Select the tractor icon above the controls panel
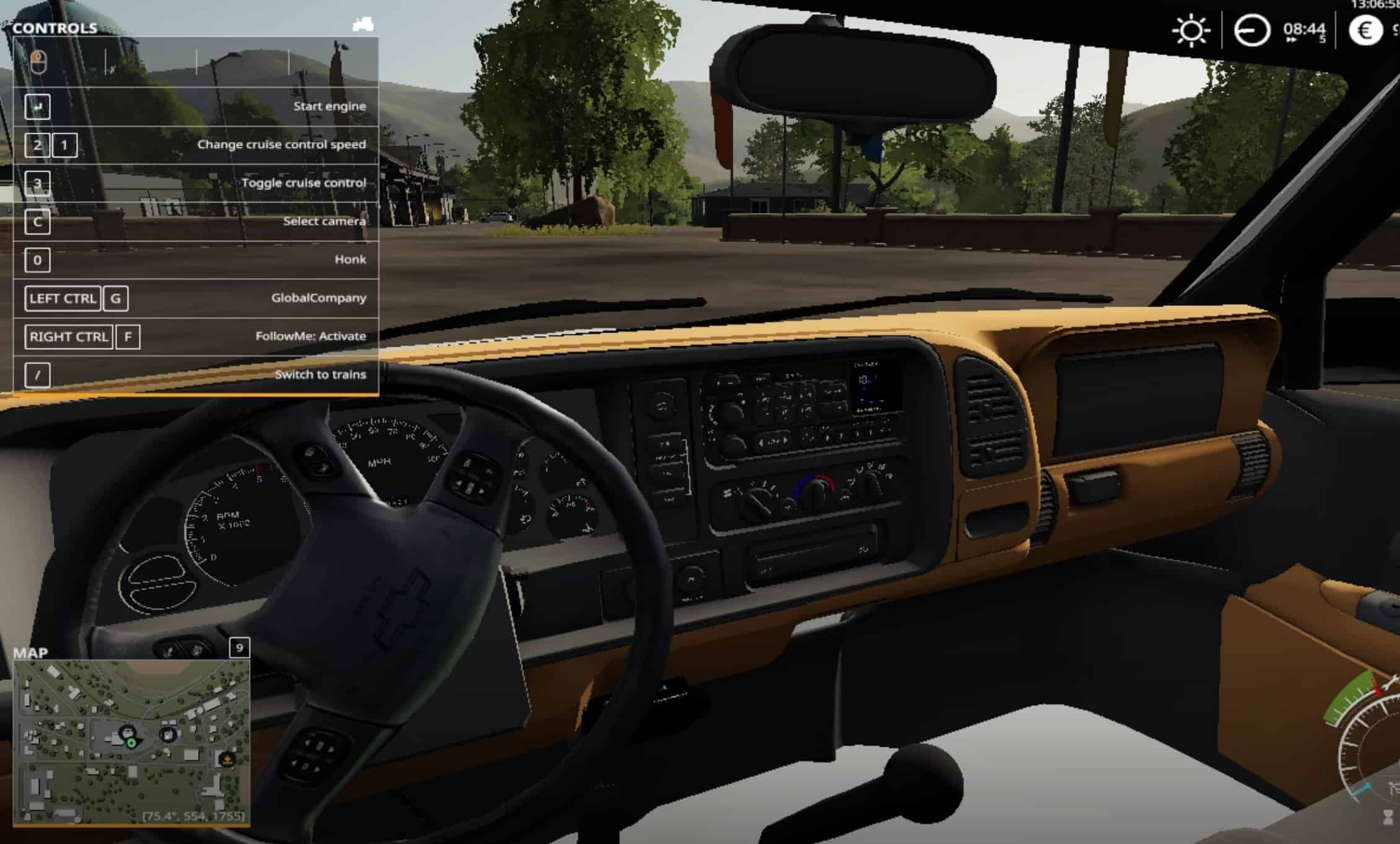 [x=363, y=24]
